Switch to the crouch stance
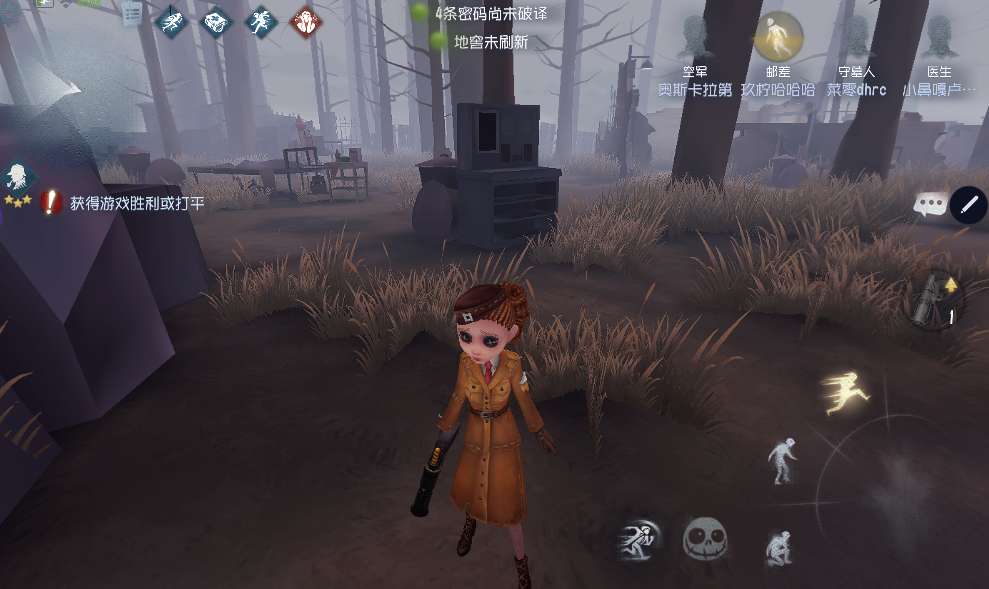989x589 pixels. (778, 547)
